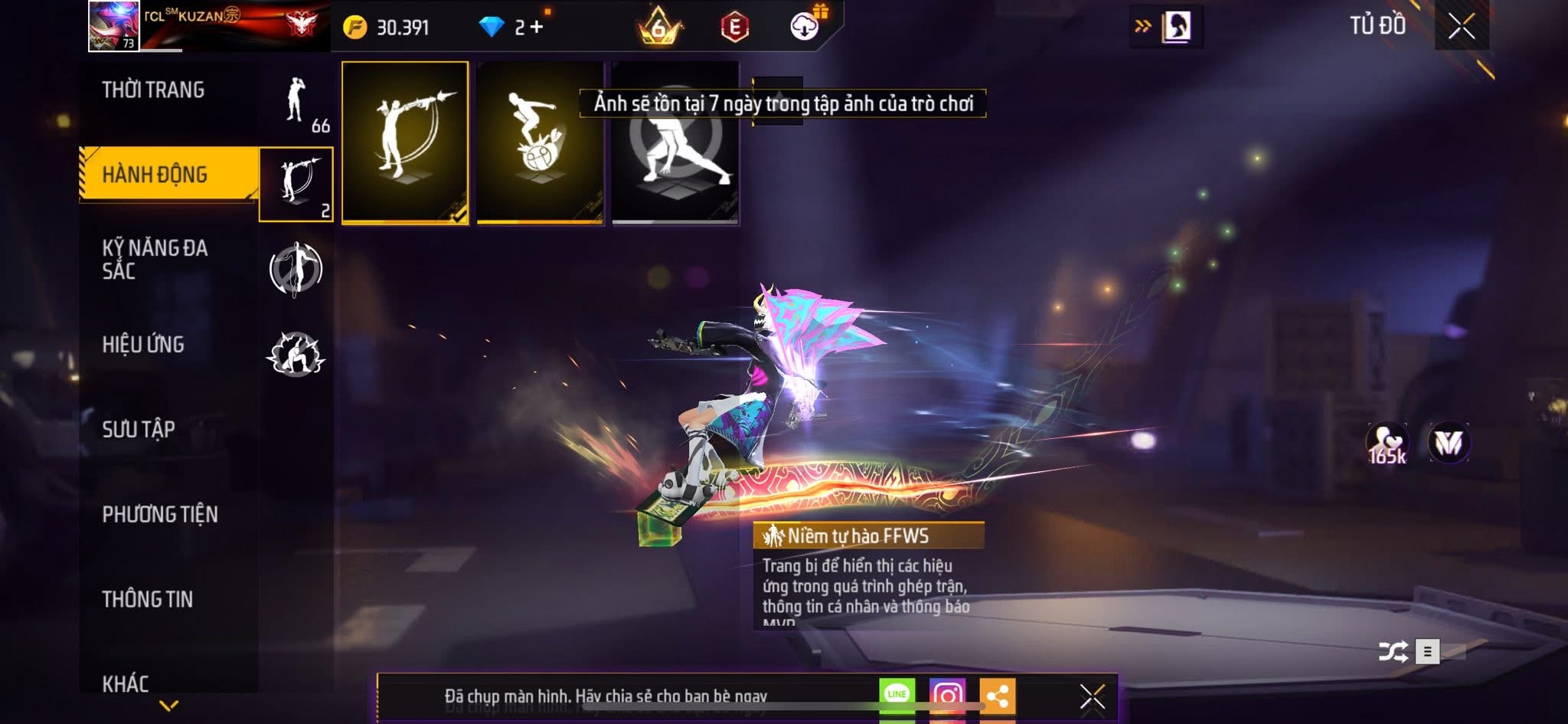Share screenshot to Instagram
Image resolution: width=1568 pixels, height=724 pixels.
(x=947, y=695)
